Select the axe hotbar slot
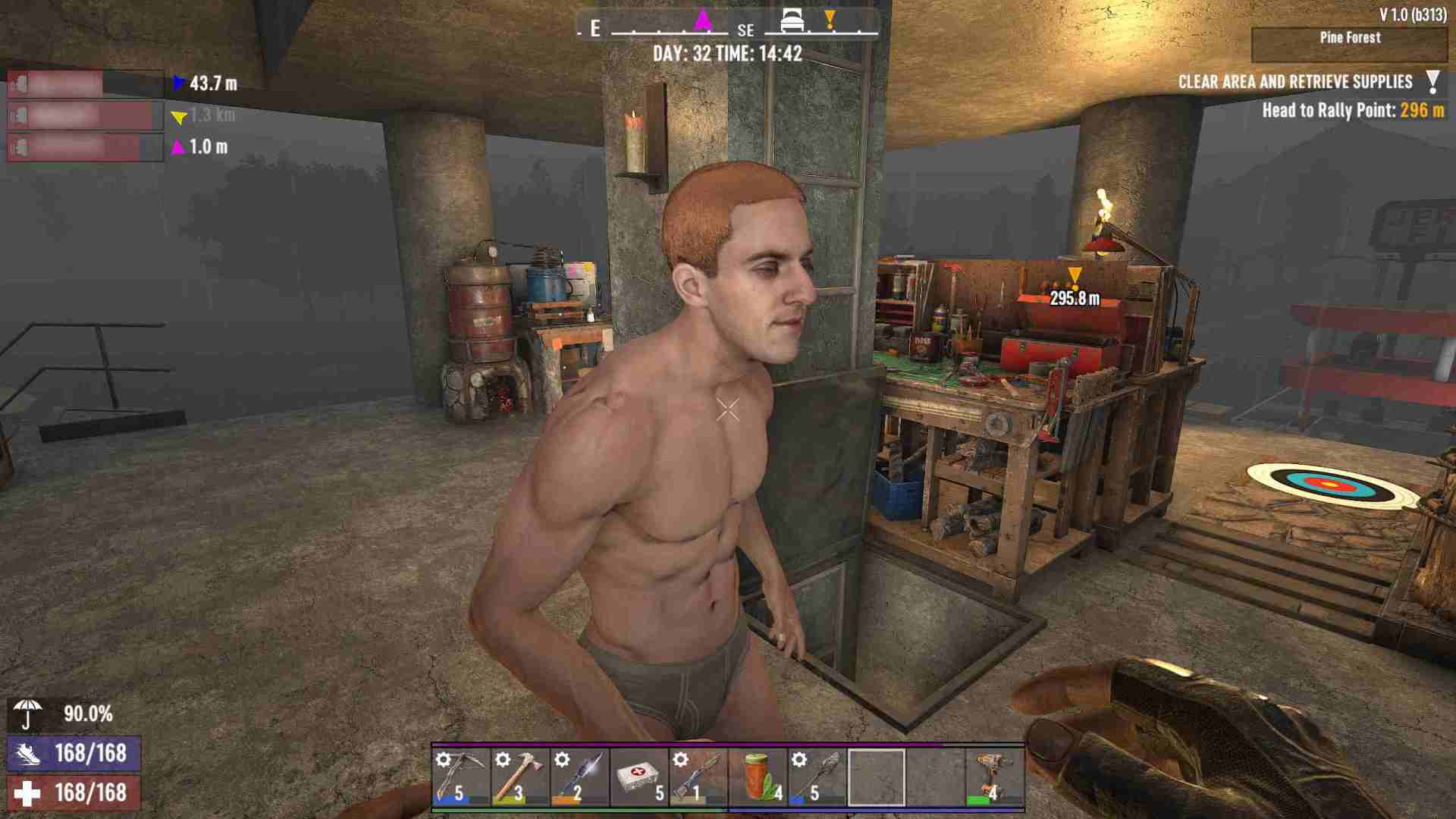1456x819 pixels. [519, 777]
